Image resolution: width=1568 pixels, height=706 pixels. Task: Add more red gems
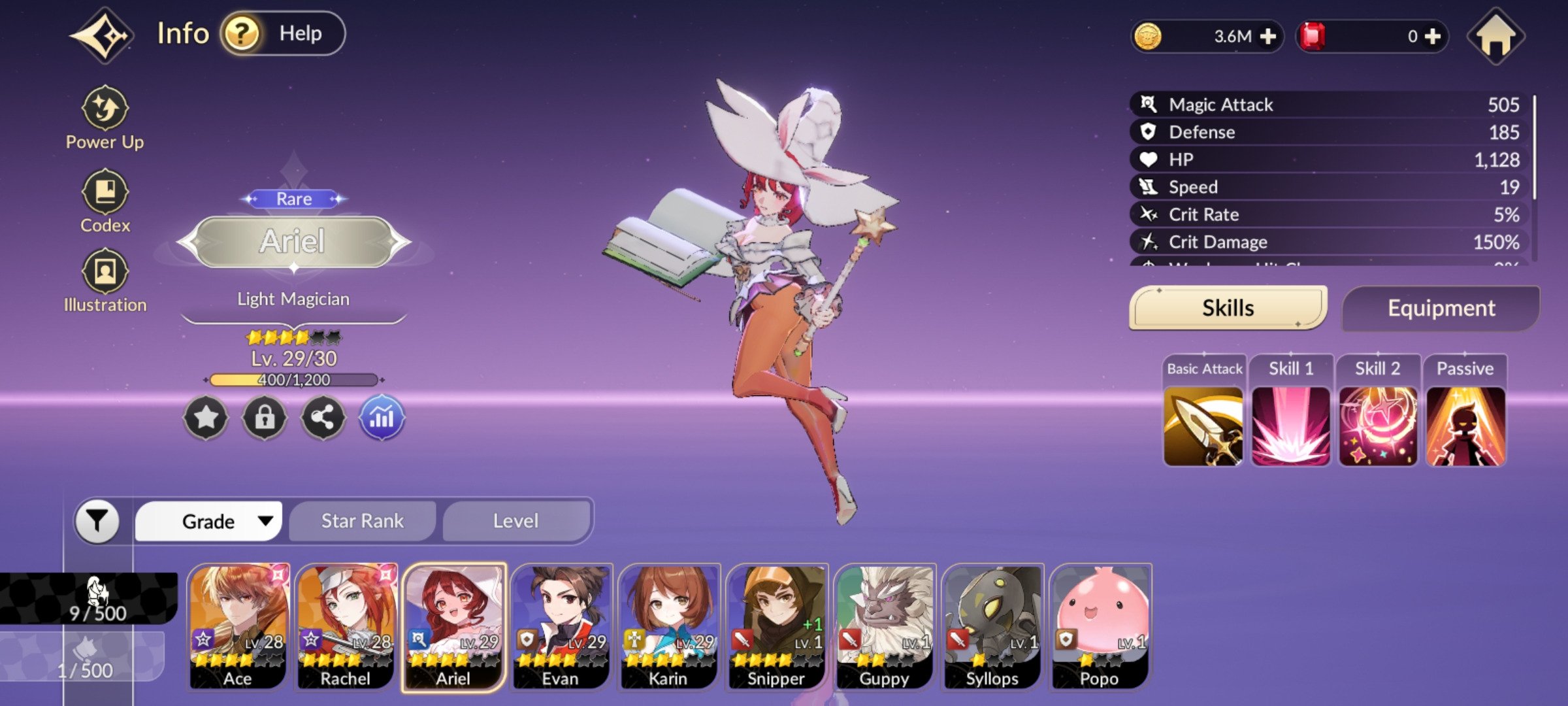point(1433,37)
